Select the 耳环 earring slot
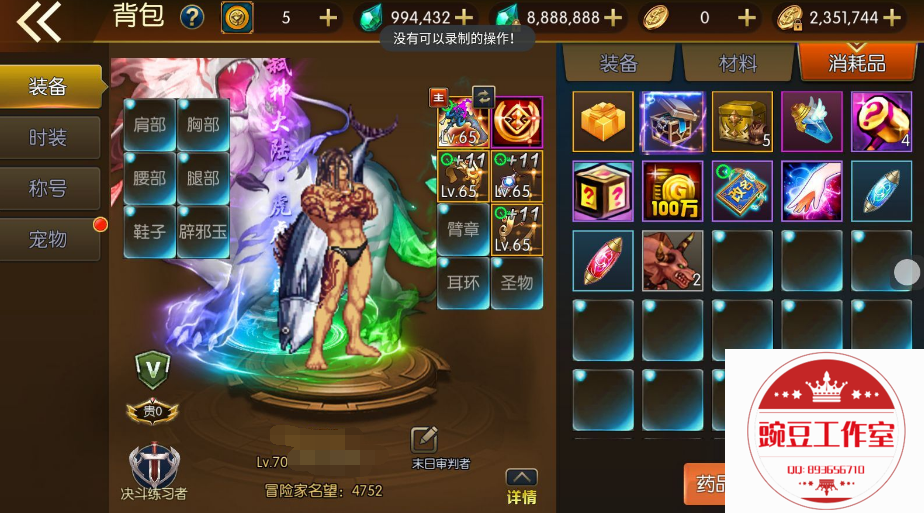This screenshot has width=924, height=513. pyautogui.click(x=463, y=283)
